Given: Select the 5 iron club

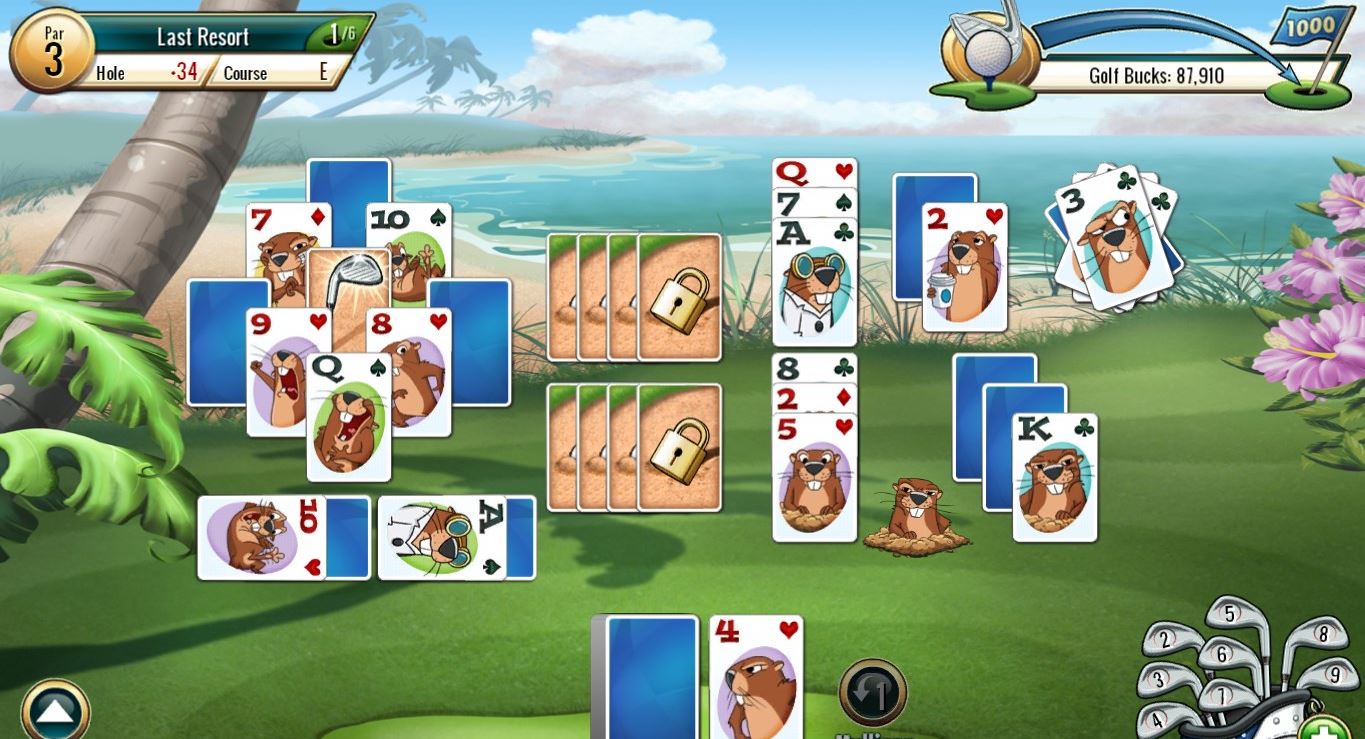Looking at the screenshot, I should click(1231, 613).
